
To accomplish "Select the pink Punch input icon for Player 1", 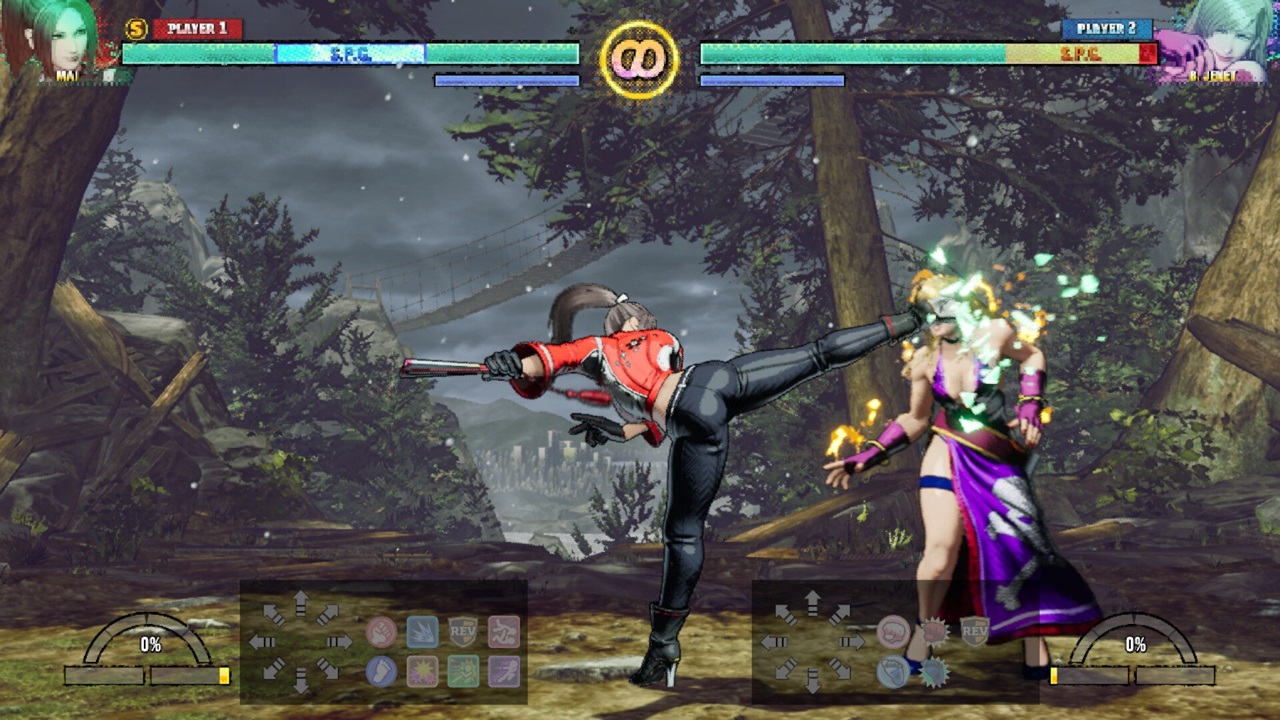I will click(381, 632).
